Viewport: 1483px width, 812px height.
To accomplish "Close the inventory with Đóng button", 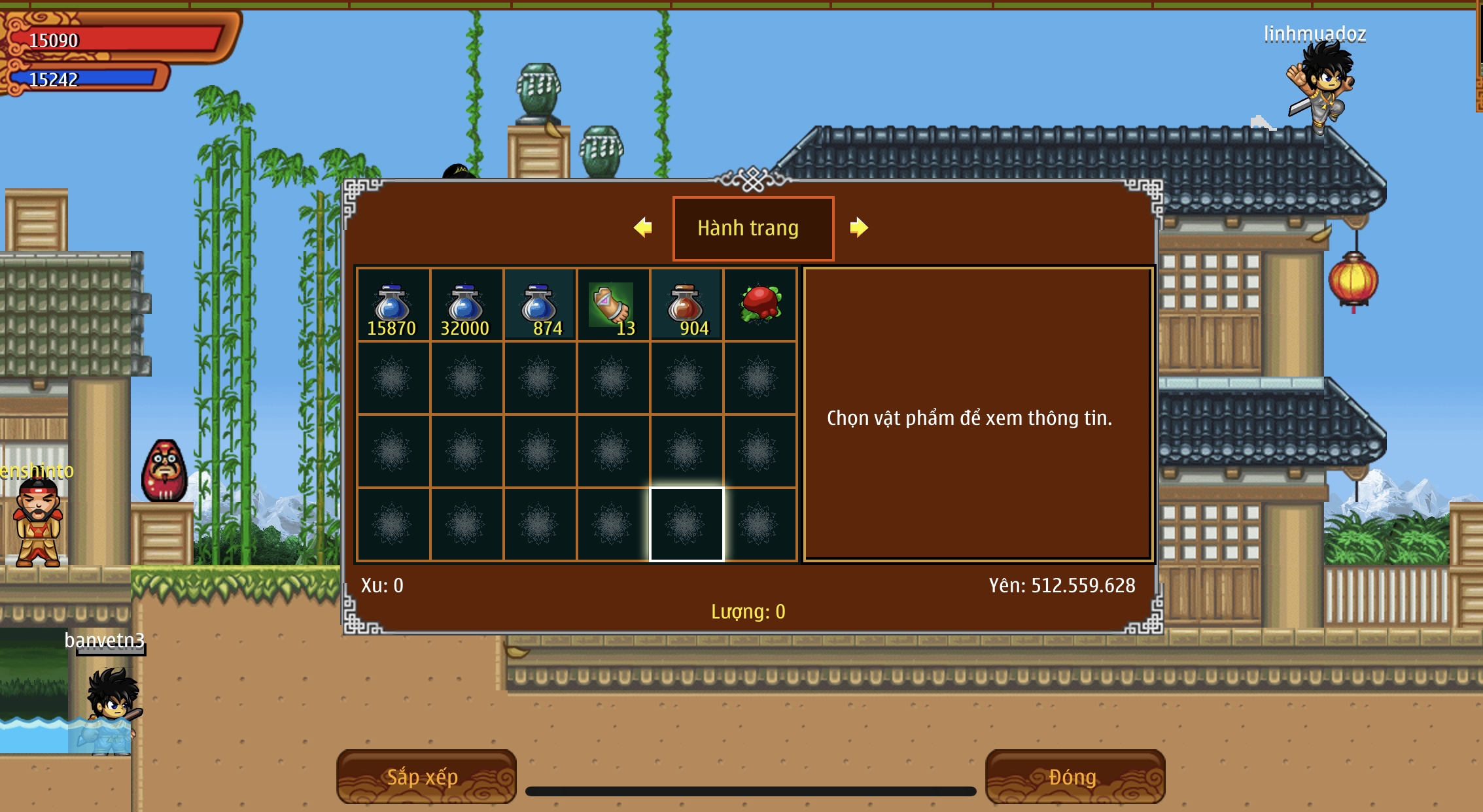I will [x=1074, y=777].
